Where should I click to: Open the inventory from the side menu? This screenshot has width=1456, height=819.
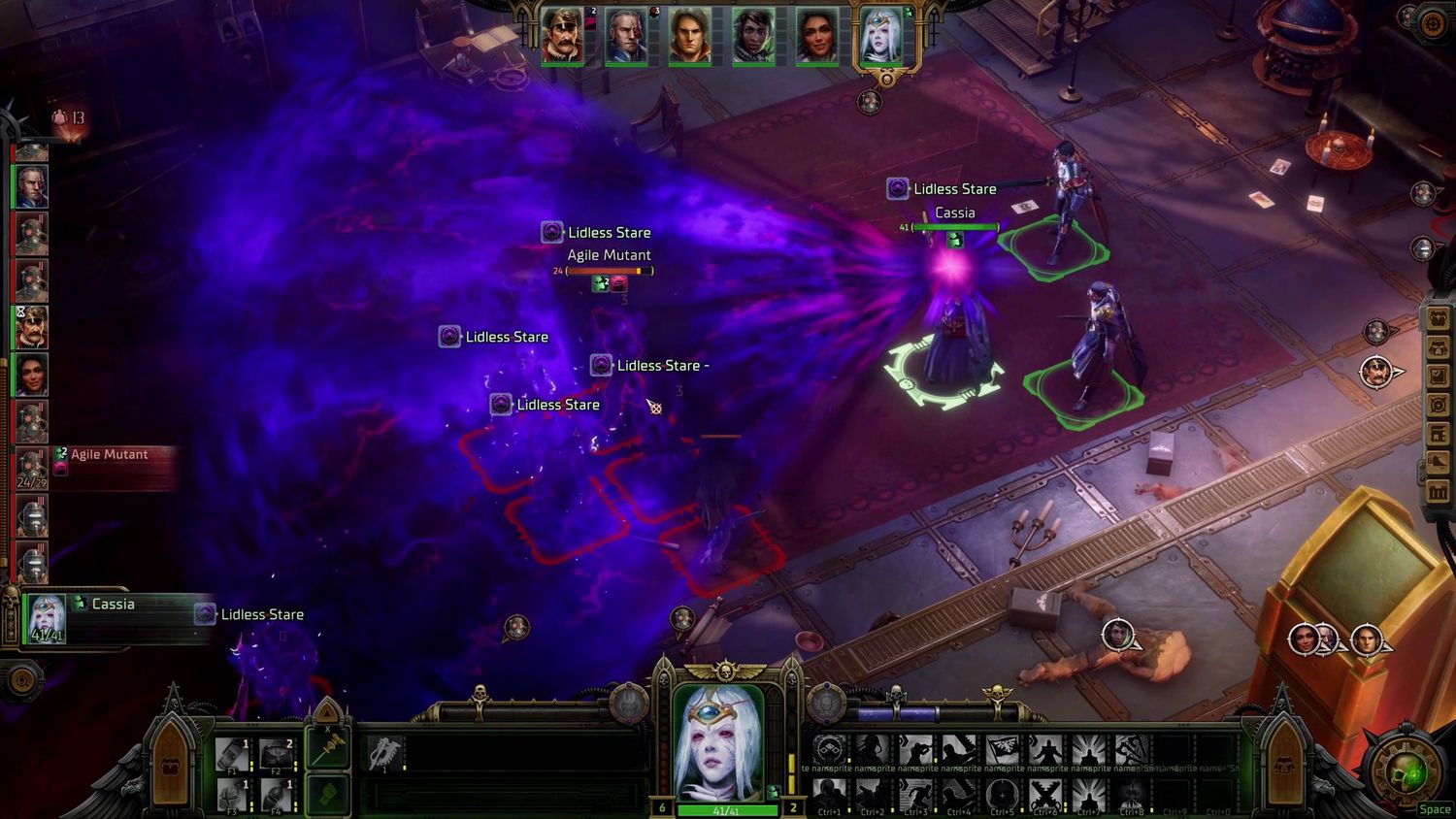point(1438,318)
